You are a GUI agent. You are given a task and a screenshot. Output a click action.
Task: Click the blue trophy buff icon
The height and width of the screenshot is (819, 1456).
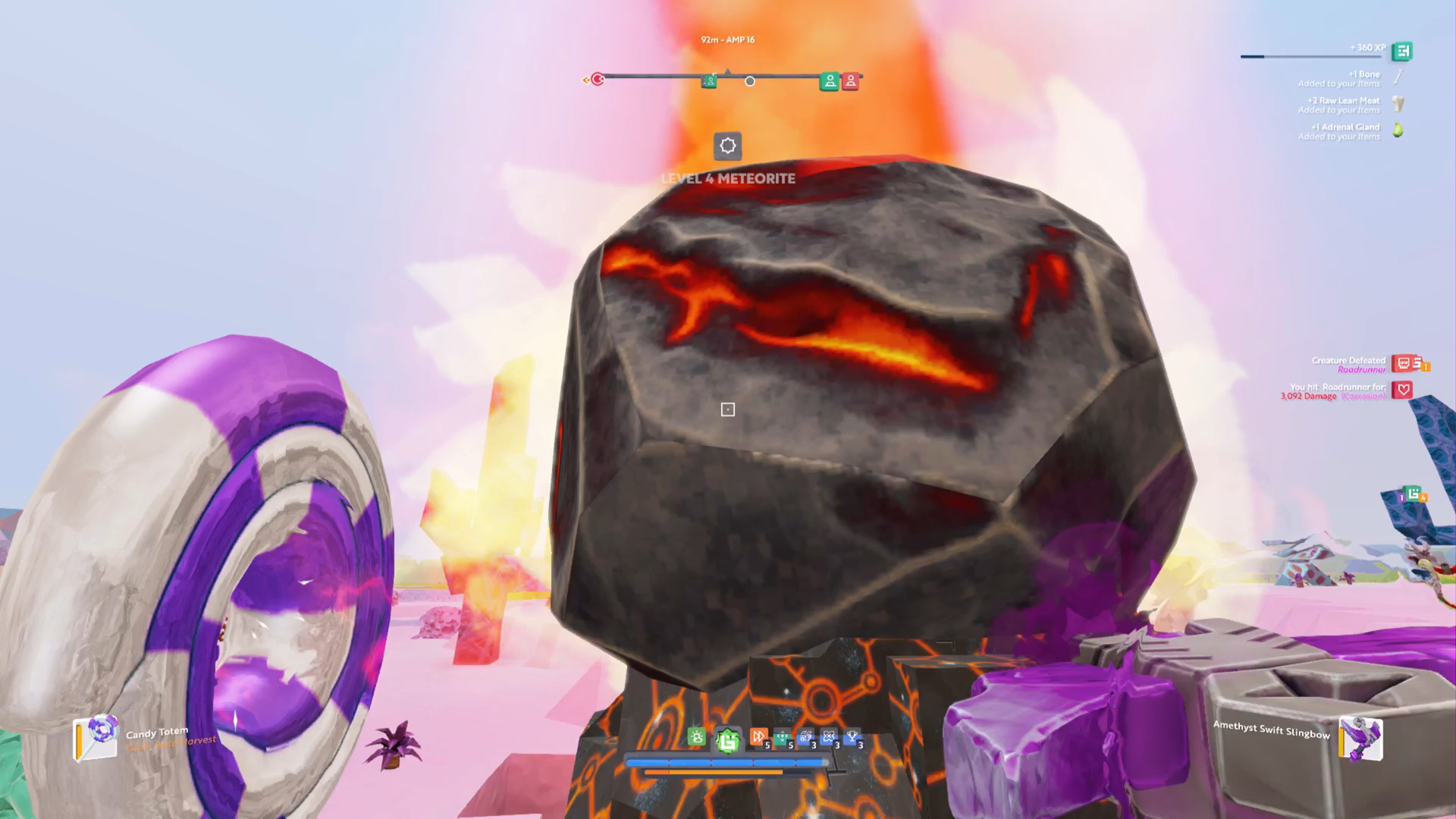(852, 736)
